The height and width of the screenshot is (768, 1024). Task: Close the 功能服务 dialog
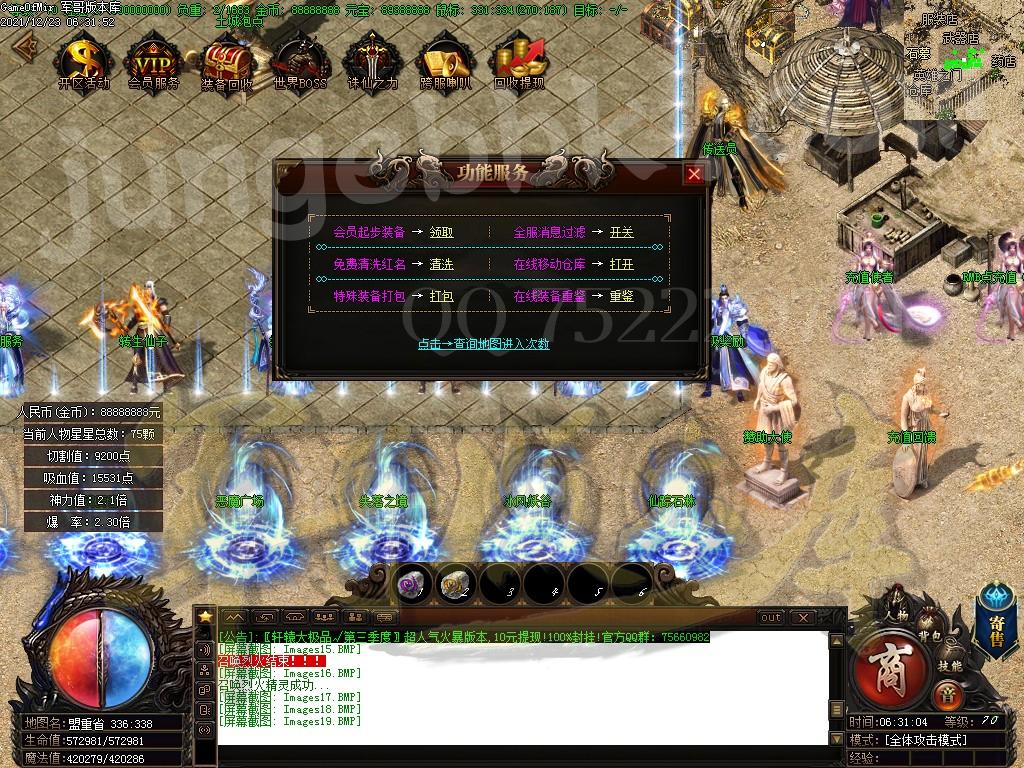(x=694, y=174)
